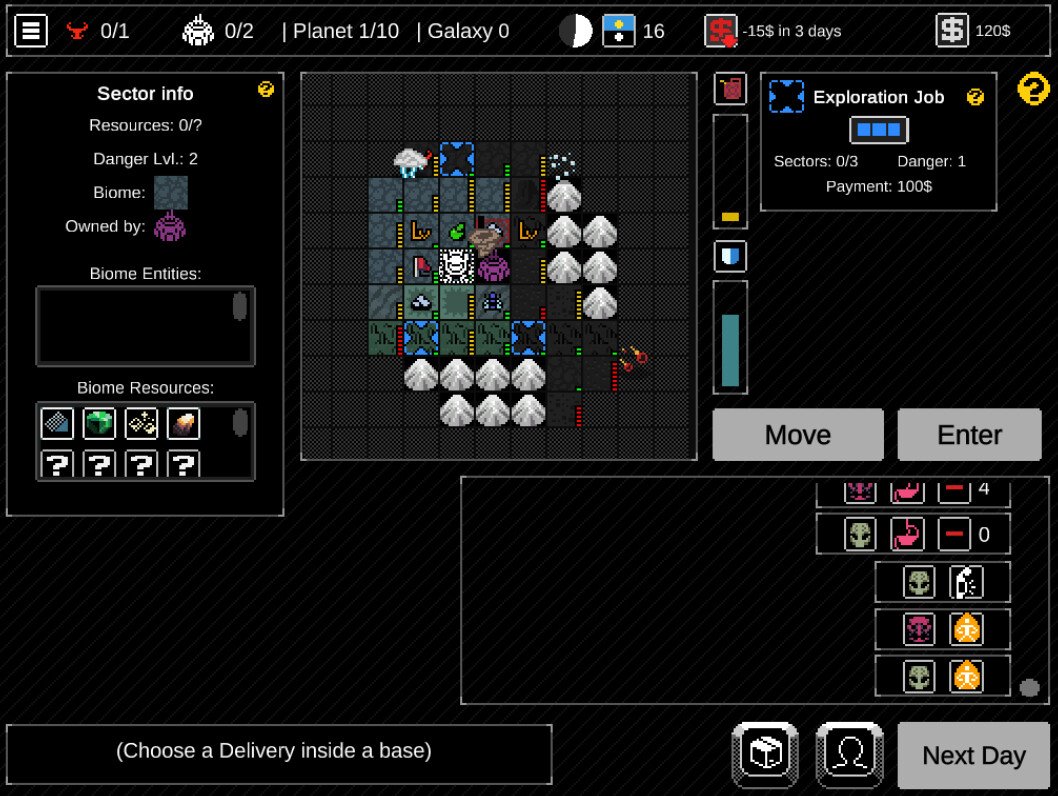Click the Exploration Job blue bracket icon

click(786, 97)
